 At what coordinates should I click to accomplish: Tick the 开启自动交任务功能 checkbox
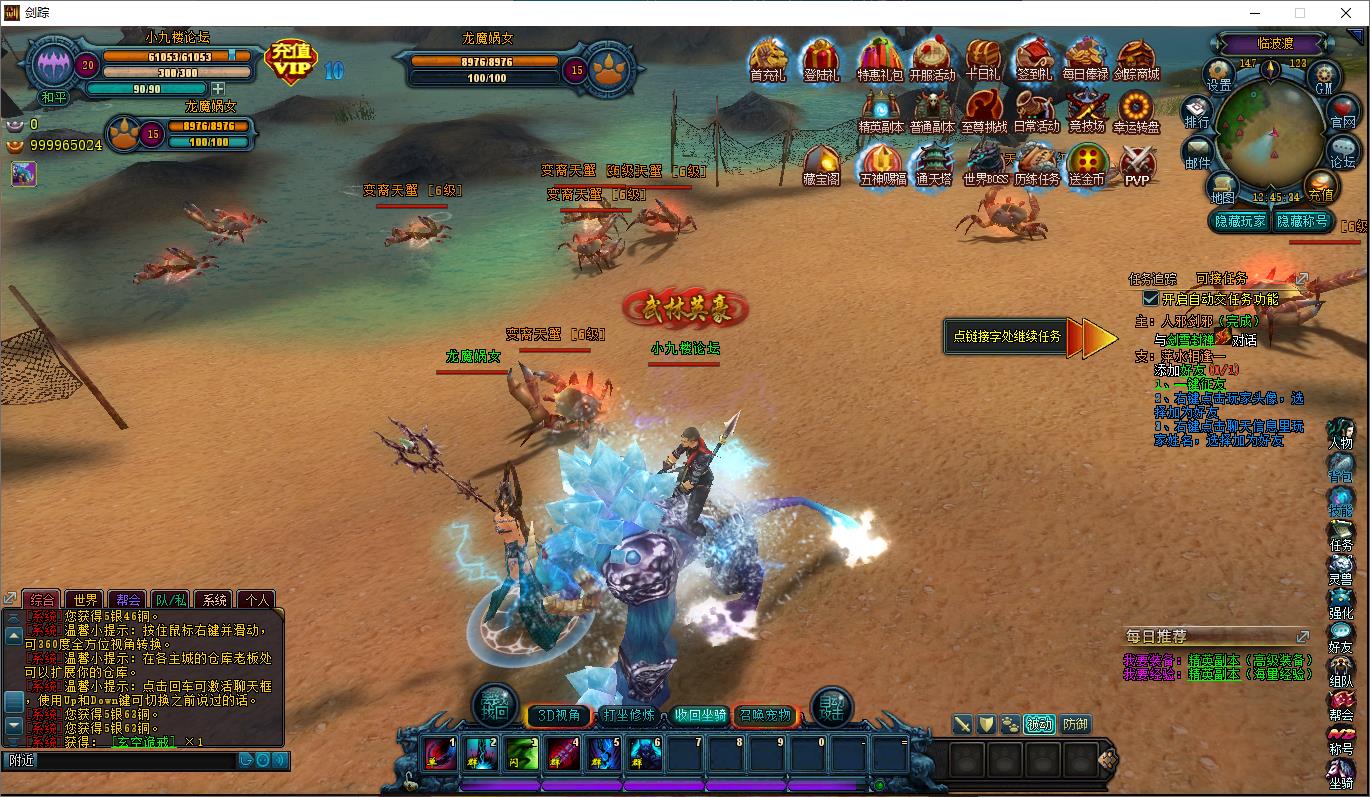point(1151,299)
